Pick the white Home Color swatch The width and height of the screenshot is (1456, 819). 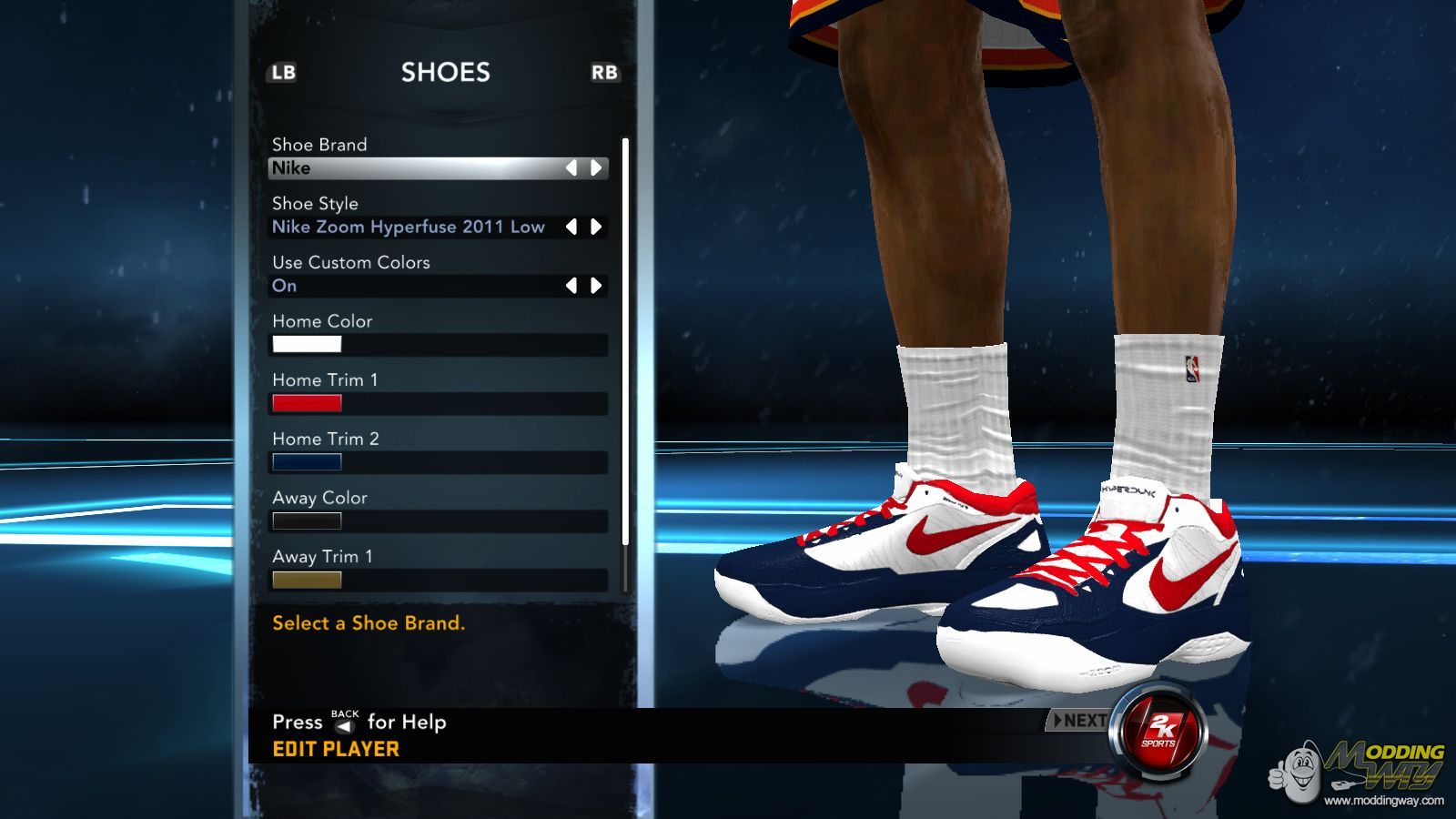pos(307,344)
